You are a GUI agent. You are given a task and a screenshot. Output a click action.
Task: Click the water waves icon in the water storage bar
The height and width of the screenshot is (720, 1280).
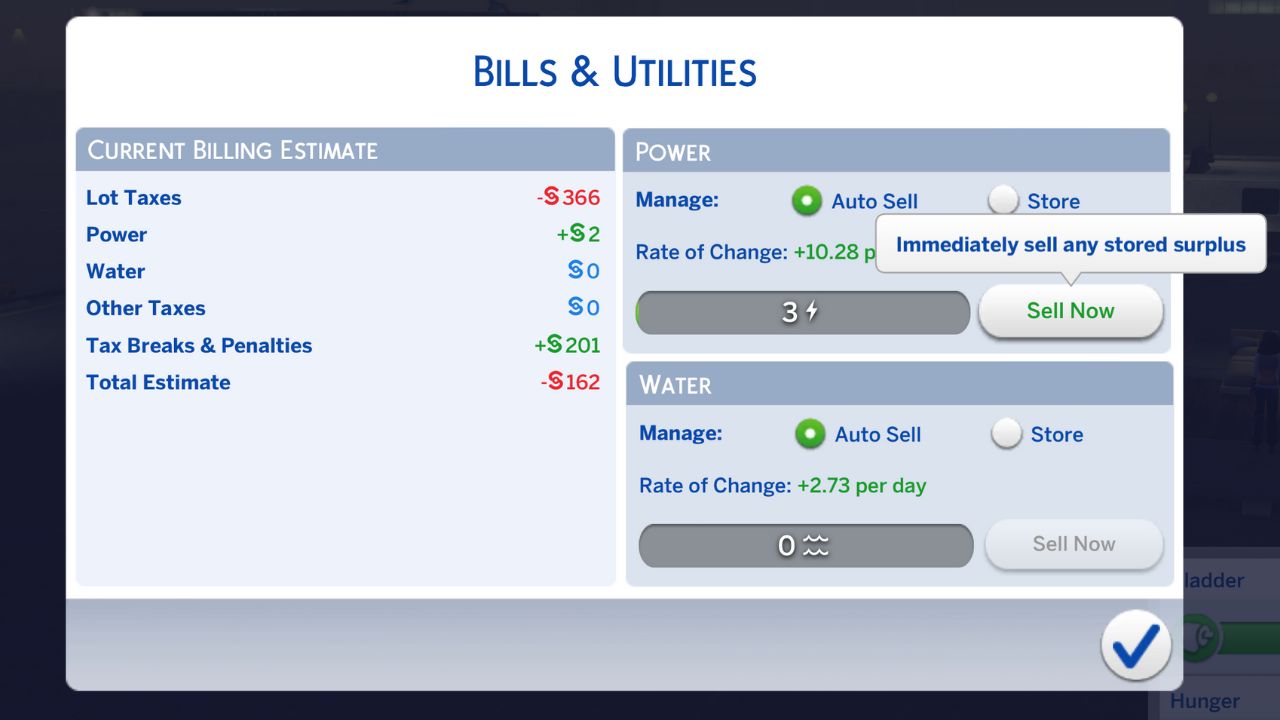(x=817, y=545)
